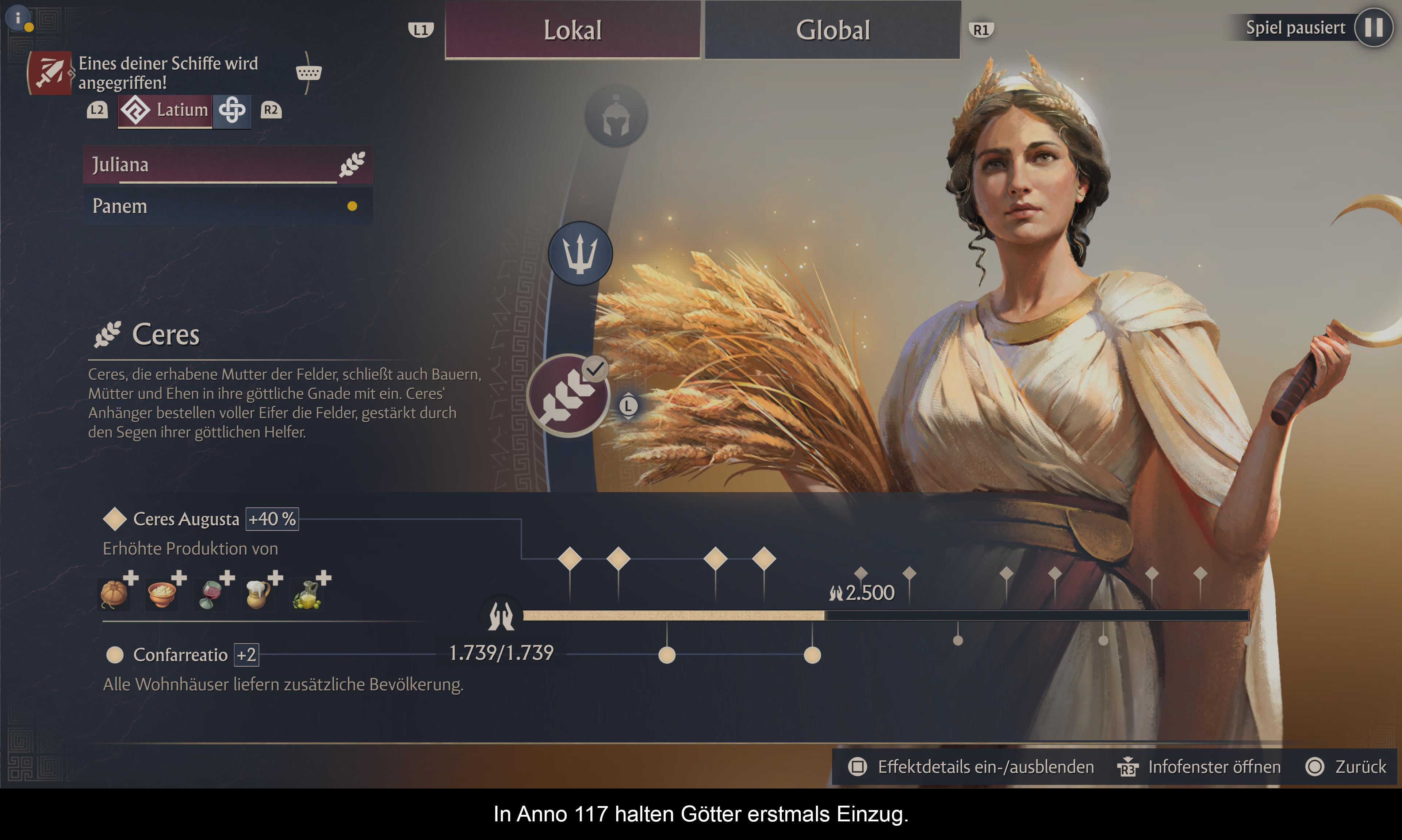
Task: Select the bread production bonus icon
Action: coord(114,594)
